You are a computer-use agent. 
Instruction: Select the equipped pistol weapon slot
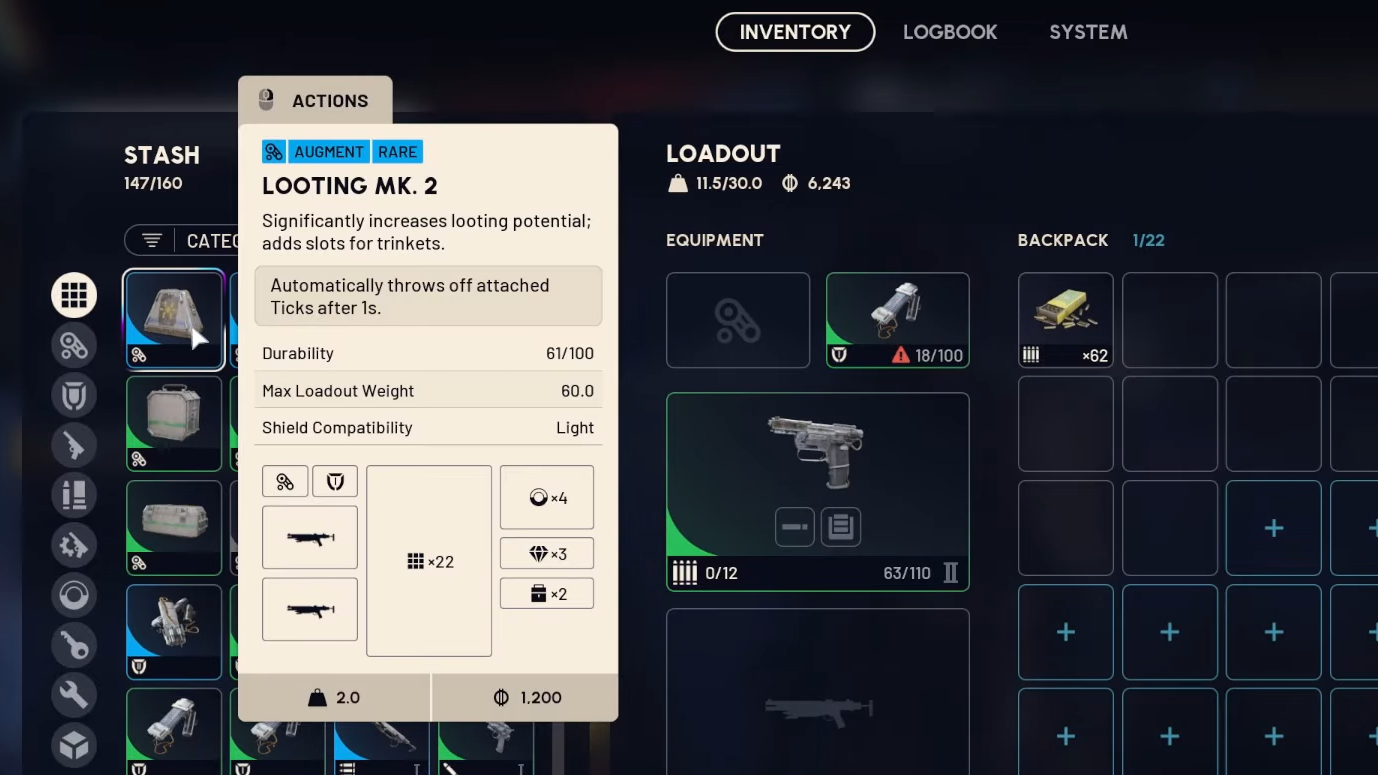click(x=817, y=491)
